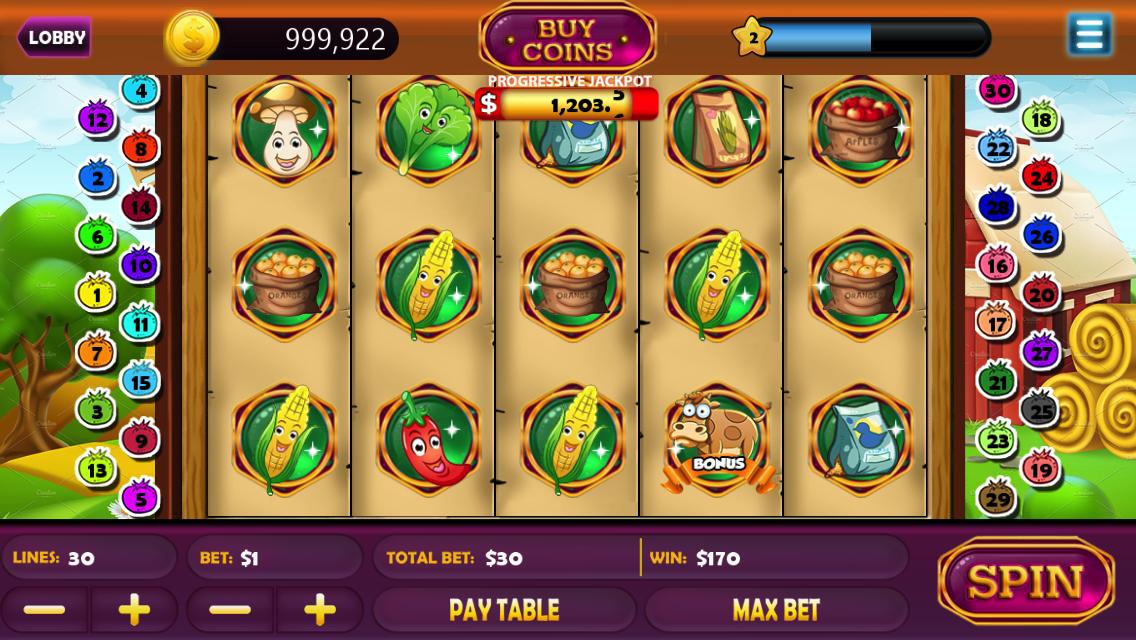Choose payline marker 29
Viewport: 1136px width, 640px height.
pyautogui.click(x=997, y=497)
